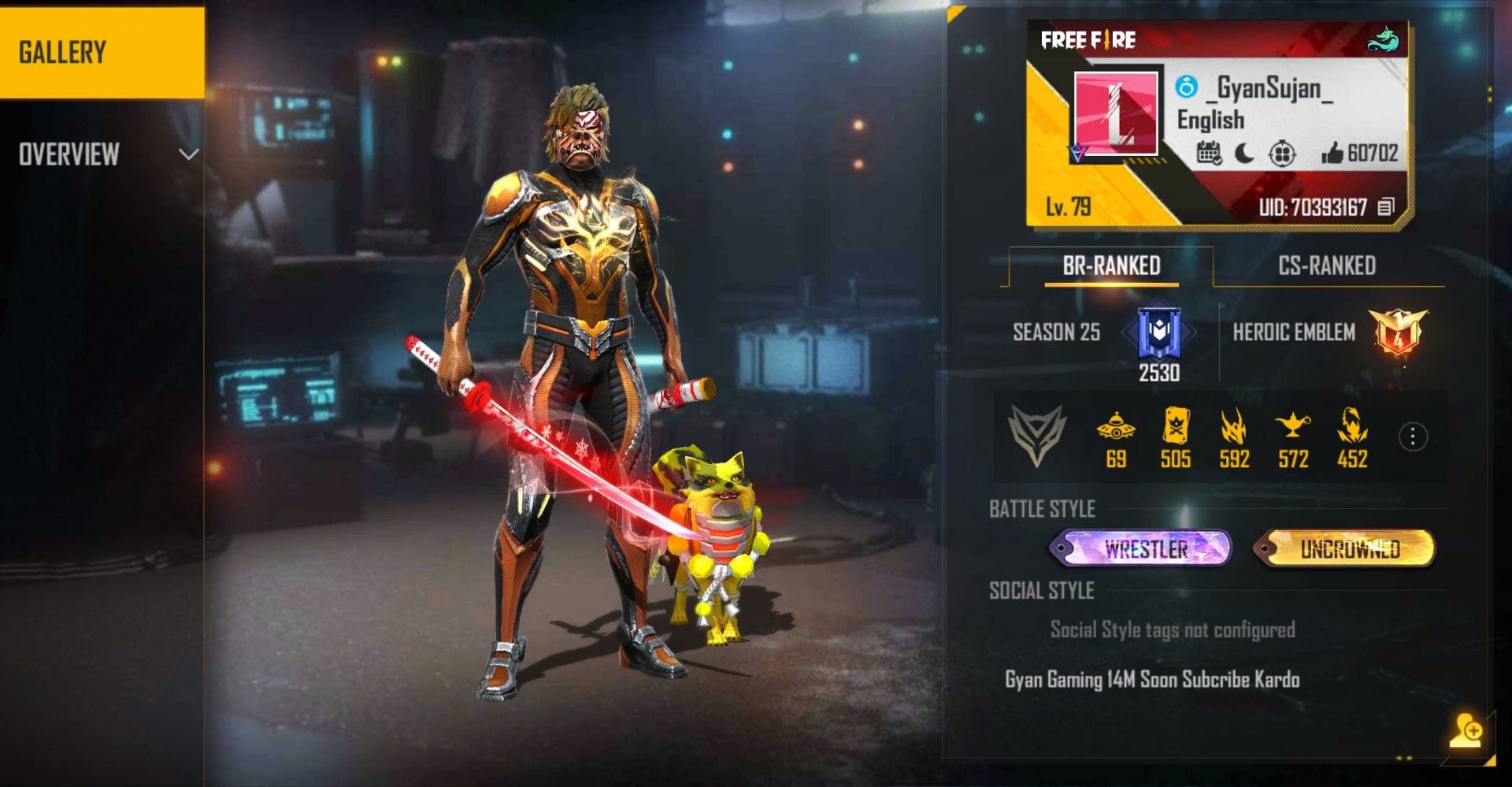Viewport: 1512px width, 787px height.
Task: Select the BR-RANKED tab
Action: coord(1113,266)
